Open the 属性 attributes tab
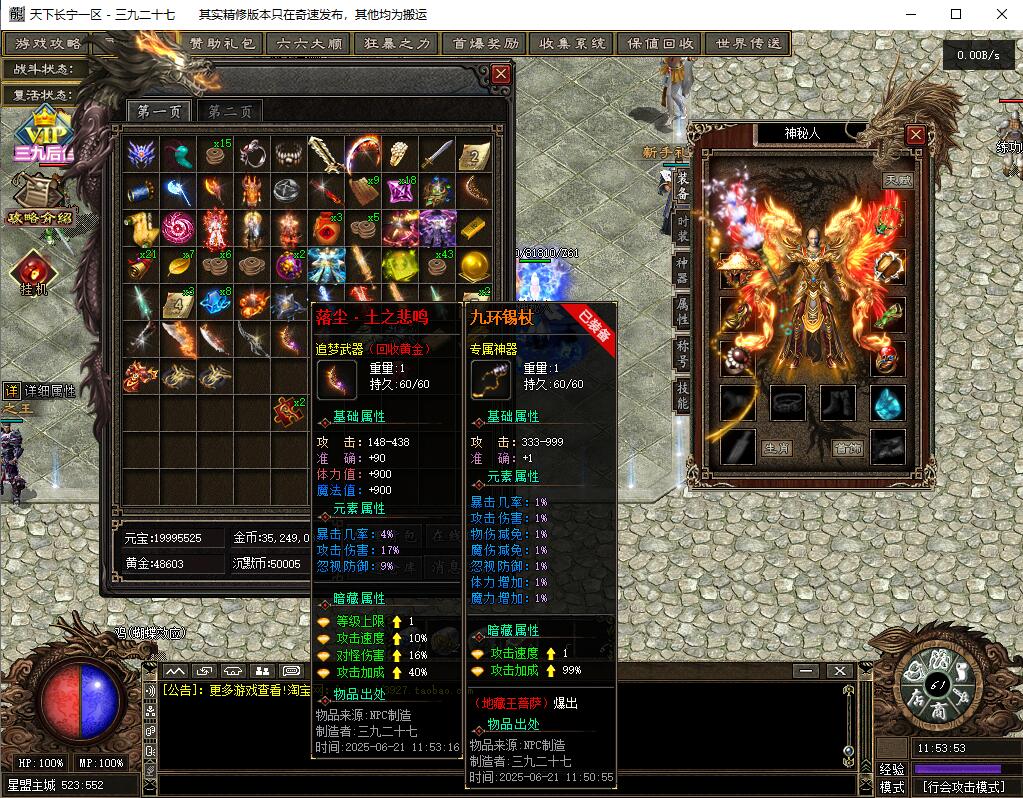Viewport: 1023px width, 798px height. (x=683, y=309)
